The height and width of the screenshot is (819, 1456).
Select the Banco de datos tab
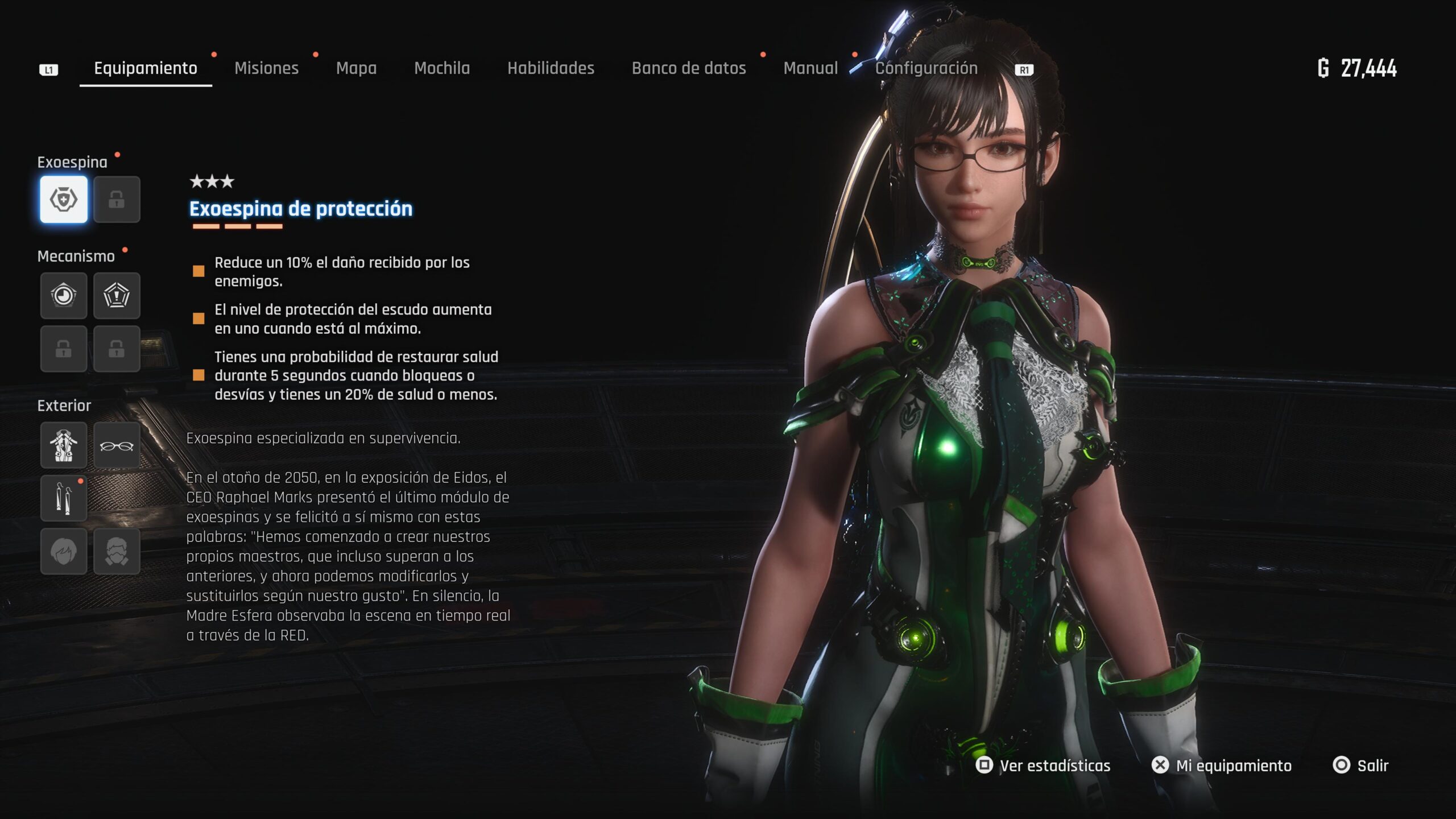689,68
